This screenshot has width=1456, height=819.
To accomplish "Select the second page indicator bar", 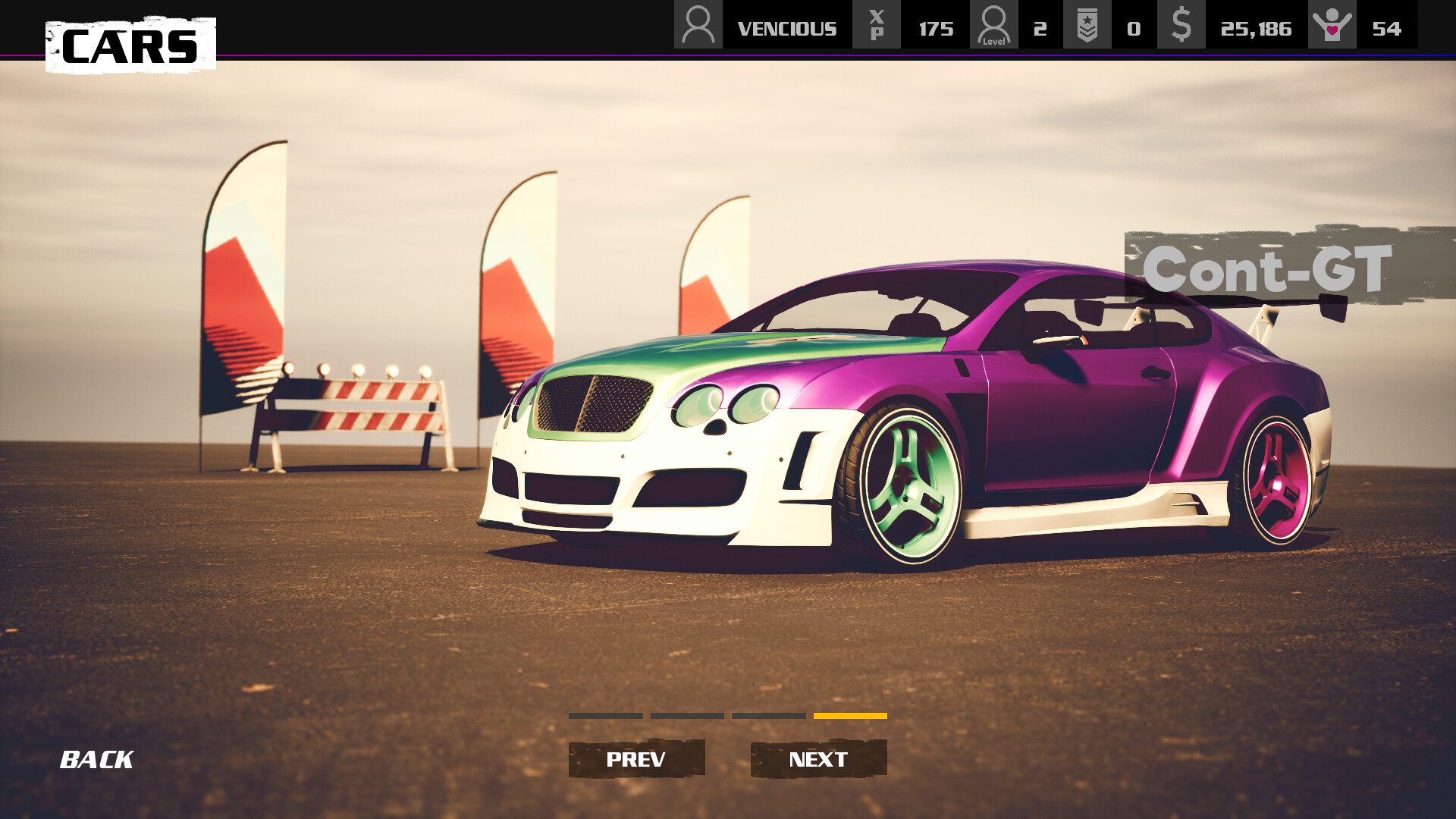I will pos(686,715).
